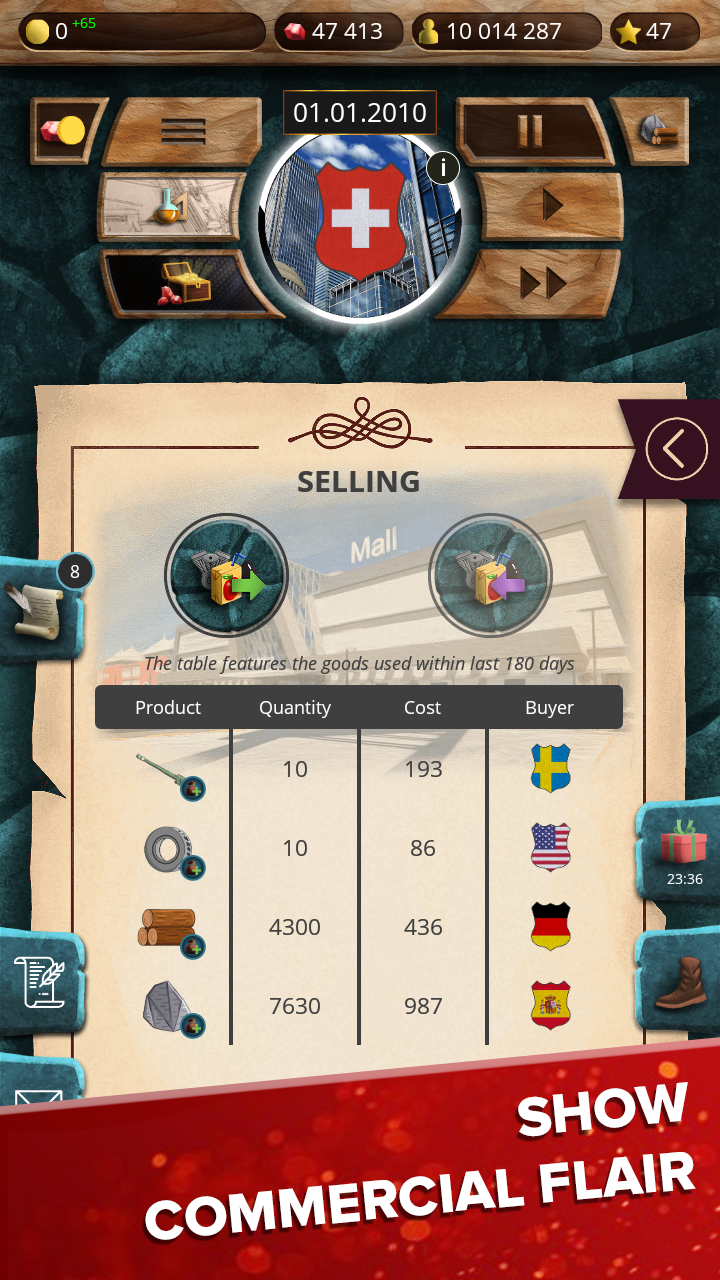Open the research flask panel

tap(171, 206)
